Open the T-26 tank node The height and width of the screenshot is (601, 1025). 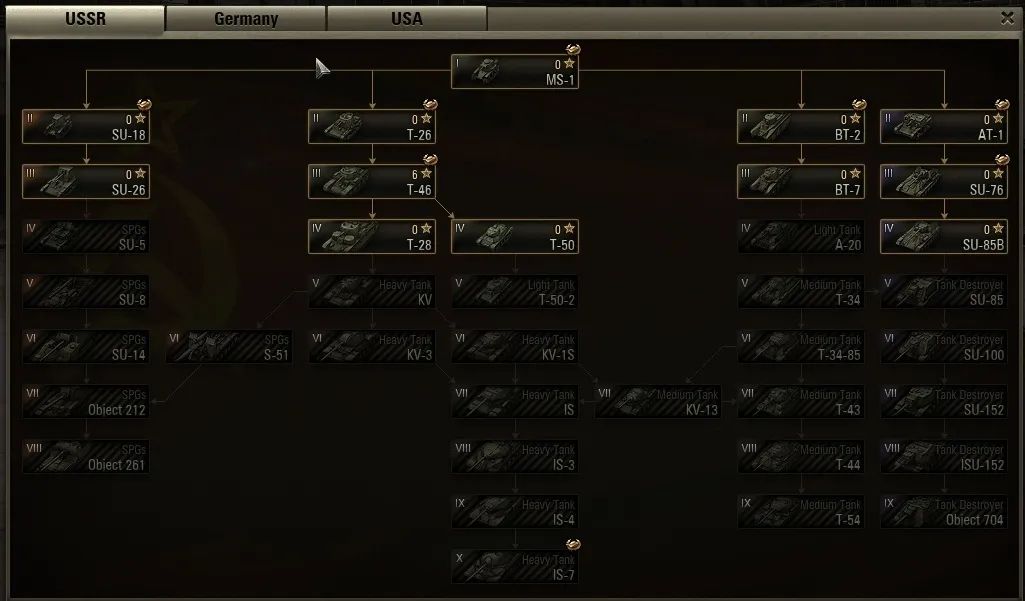tap(372, 127)
